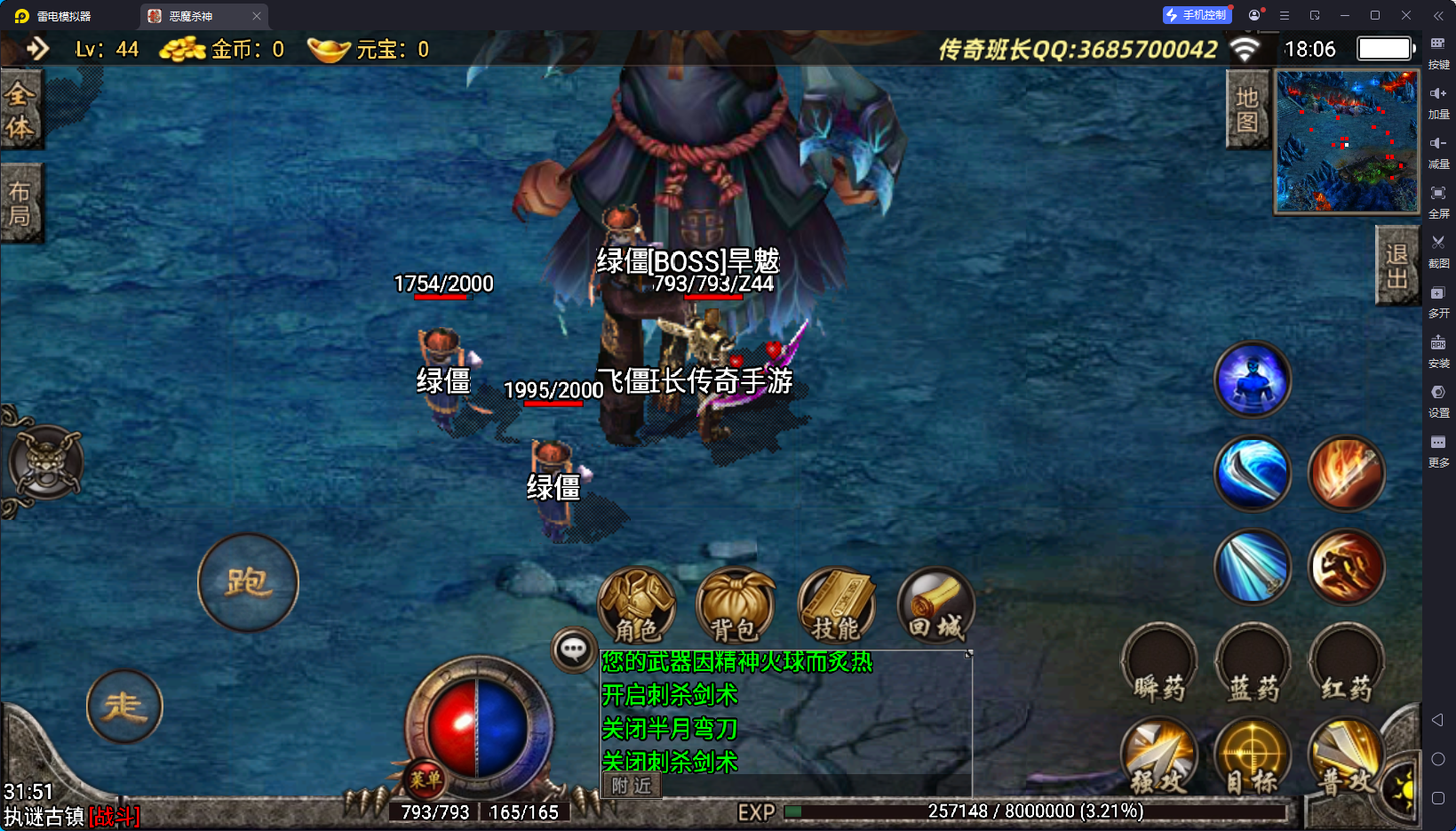Viewport: 1456px width, 831px height.
Task: Click the minimap thumbnail
Action: pyautogui.click(x=1347, y=142)
